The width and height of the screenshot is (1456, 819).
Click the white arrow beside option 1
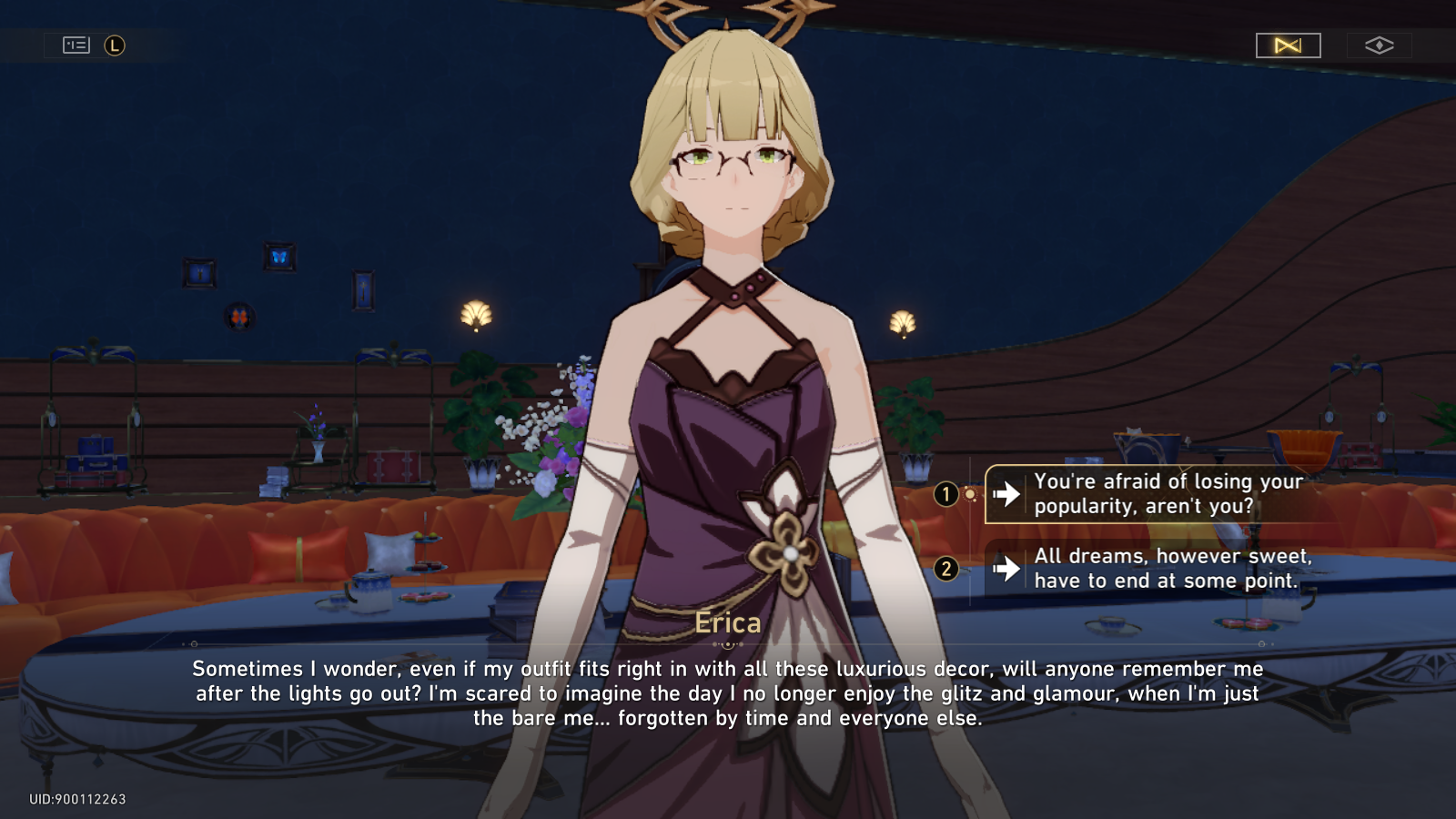(x=1005, y=494)
